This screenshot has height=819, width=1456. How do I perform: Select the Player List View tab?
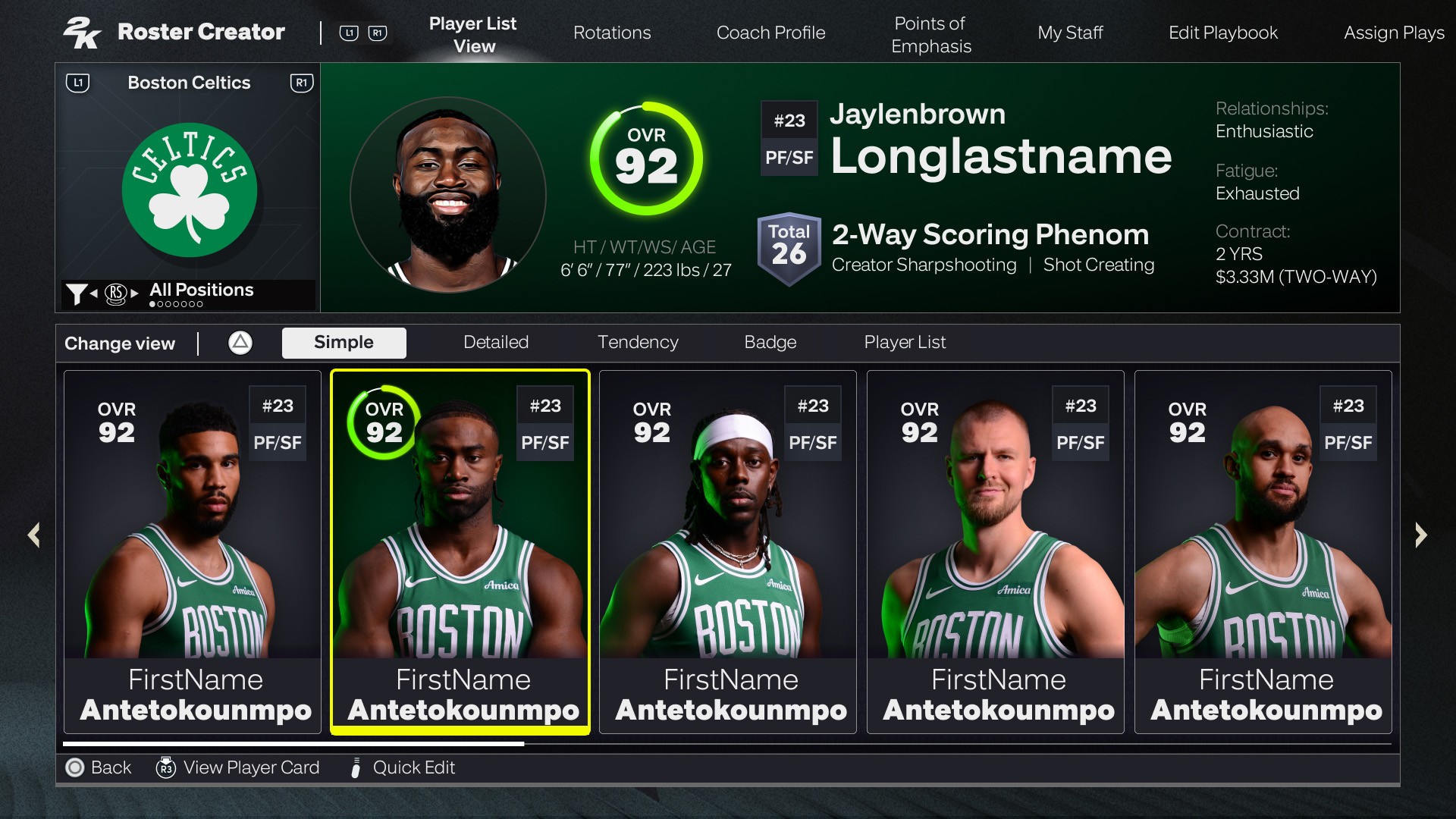(x=473, y=35)
